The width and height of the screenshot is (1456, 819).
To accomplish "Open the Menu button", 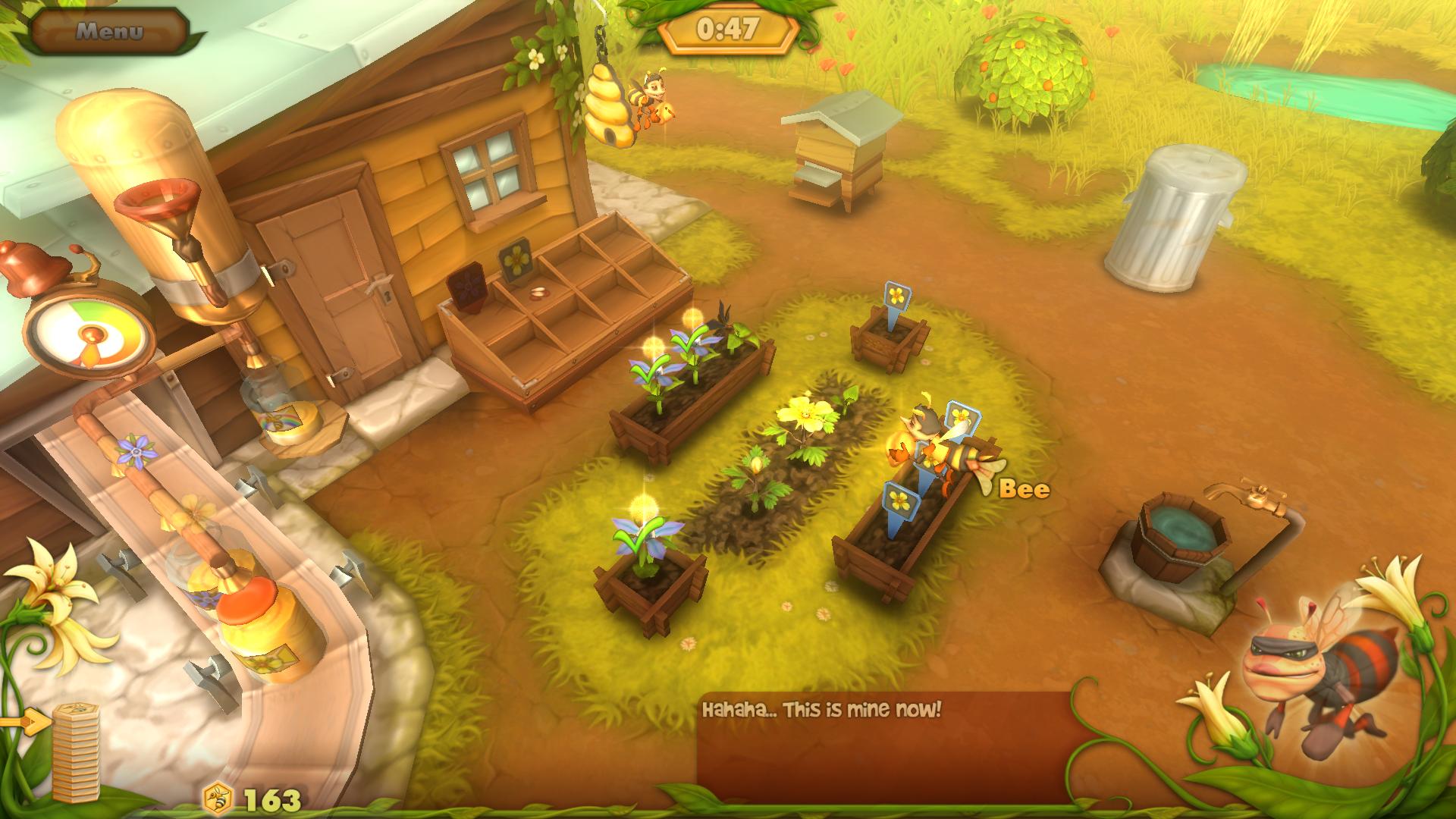I will (109, 31).
